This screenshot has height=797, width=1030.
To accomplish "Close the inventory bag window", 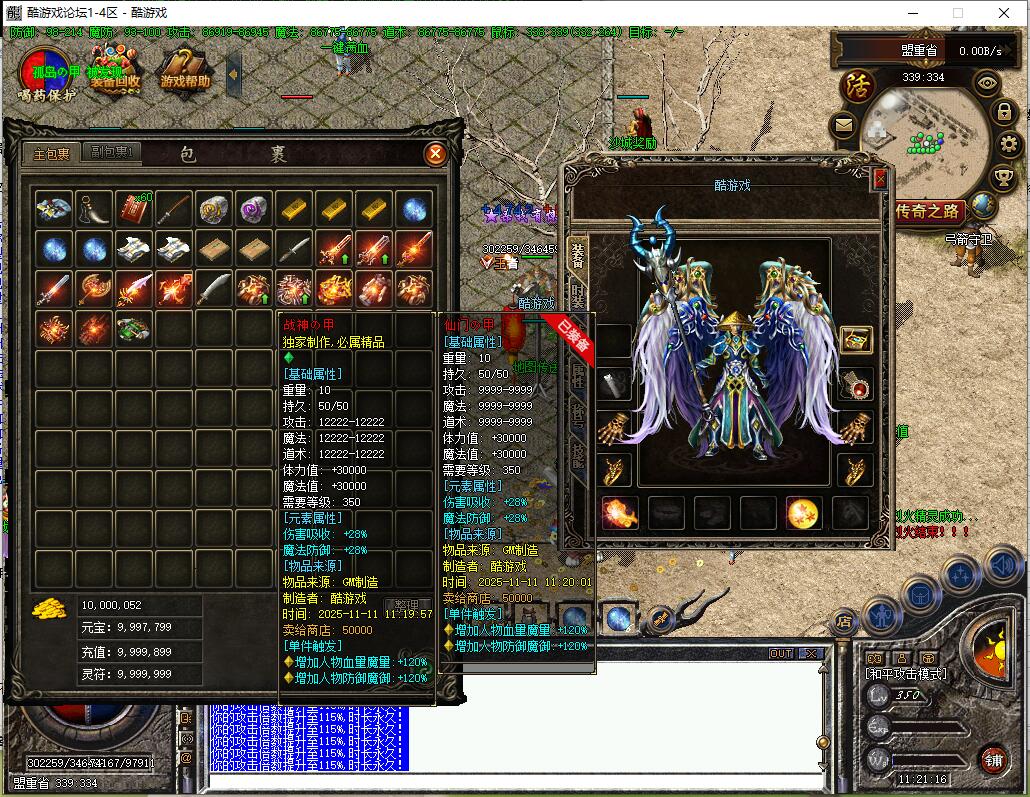I will (x=435, y=154).
